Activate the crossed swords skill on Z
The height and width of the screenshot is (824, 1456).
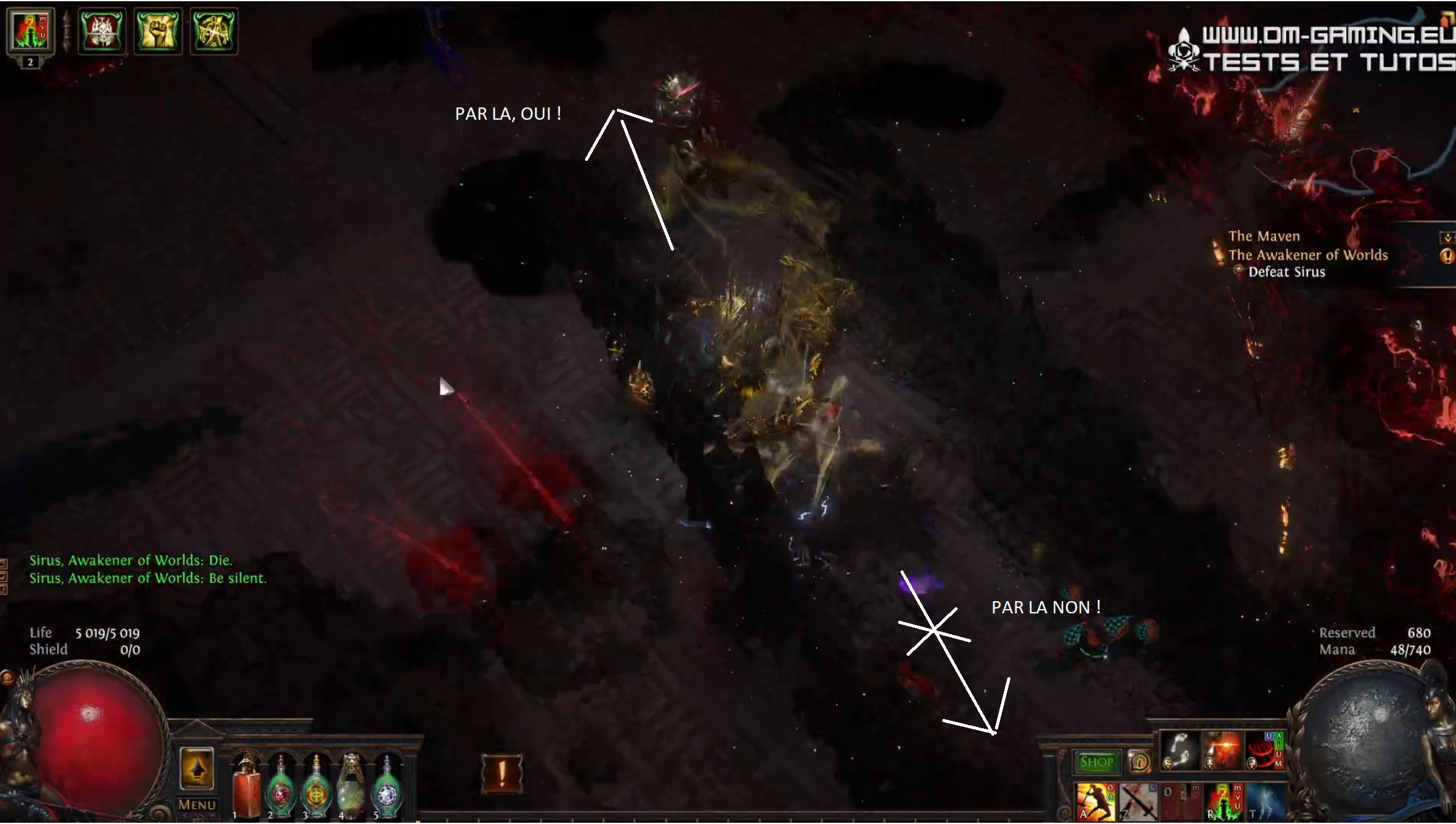1137,802
